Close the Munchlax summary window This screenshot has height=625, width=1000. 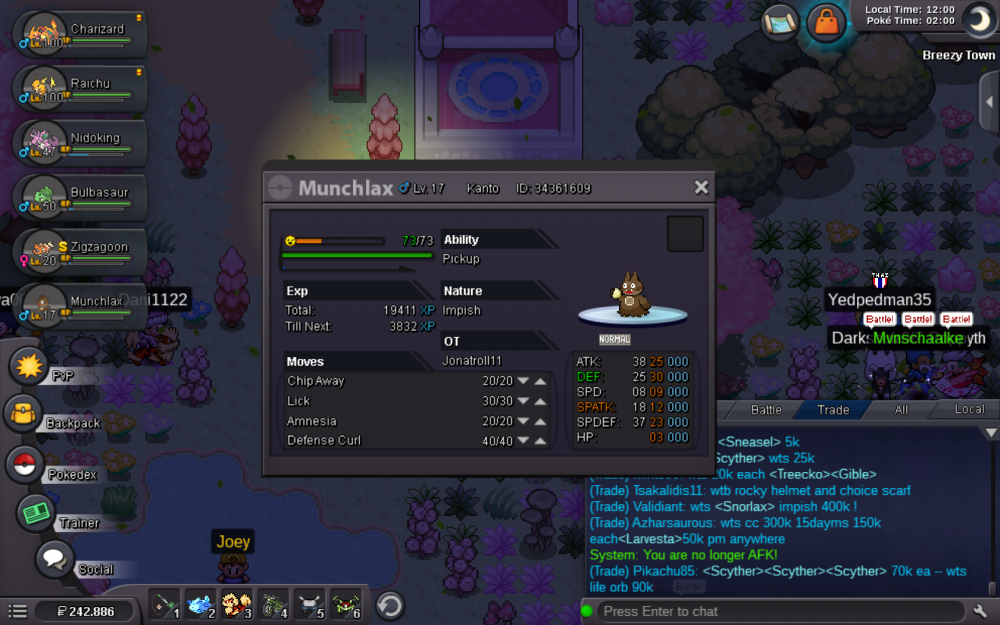click(701, 187)
